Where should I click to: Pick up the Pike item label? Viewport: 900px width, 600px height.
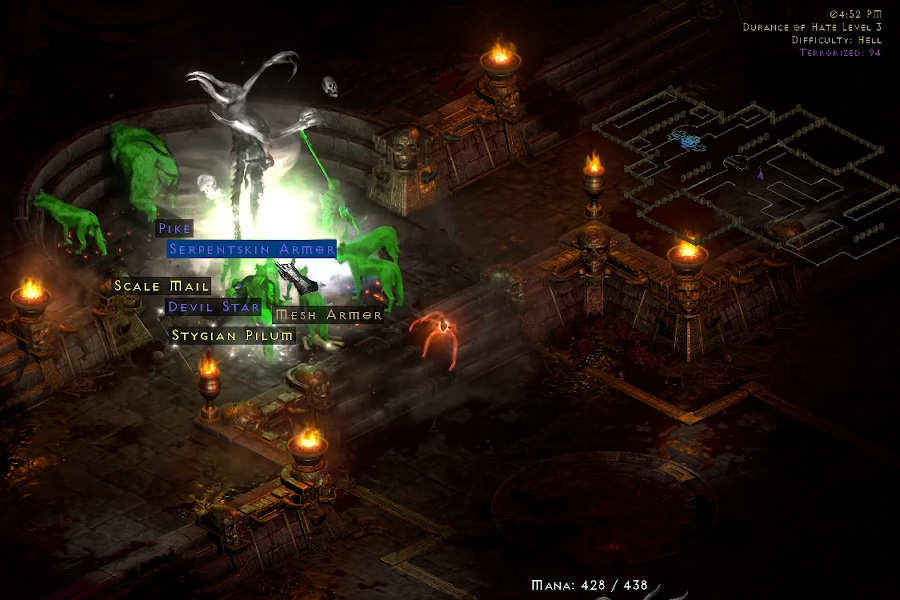[x=174, y=228]
